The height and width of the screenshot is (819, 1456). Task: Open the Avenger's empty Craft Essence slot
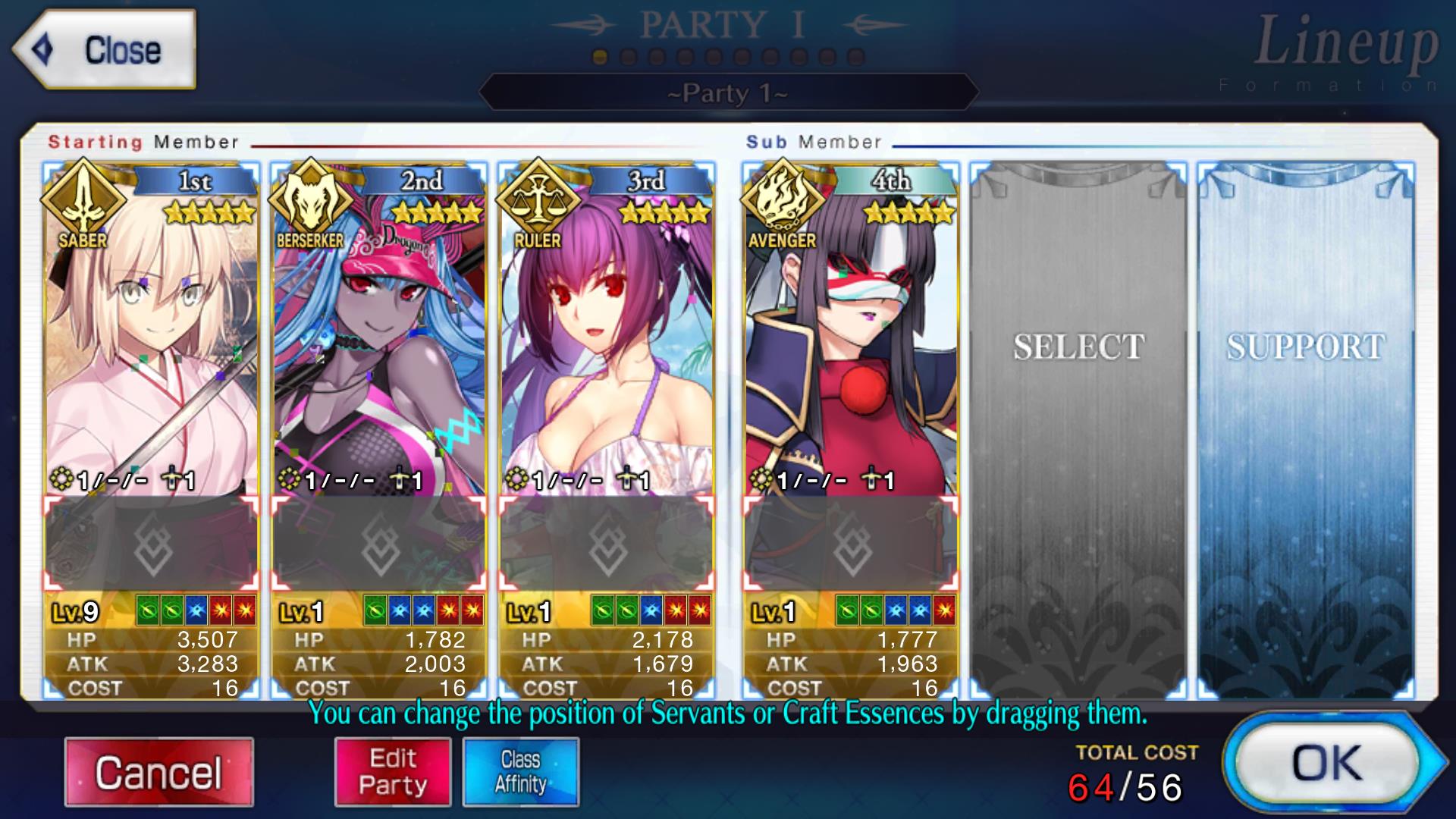pyautogui.click(x=850, y=544)
